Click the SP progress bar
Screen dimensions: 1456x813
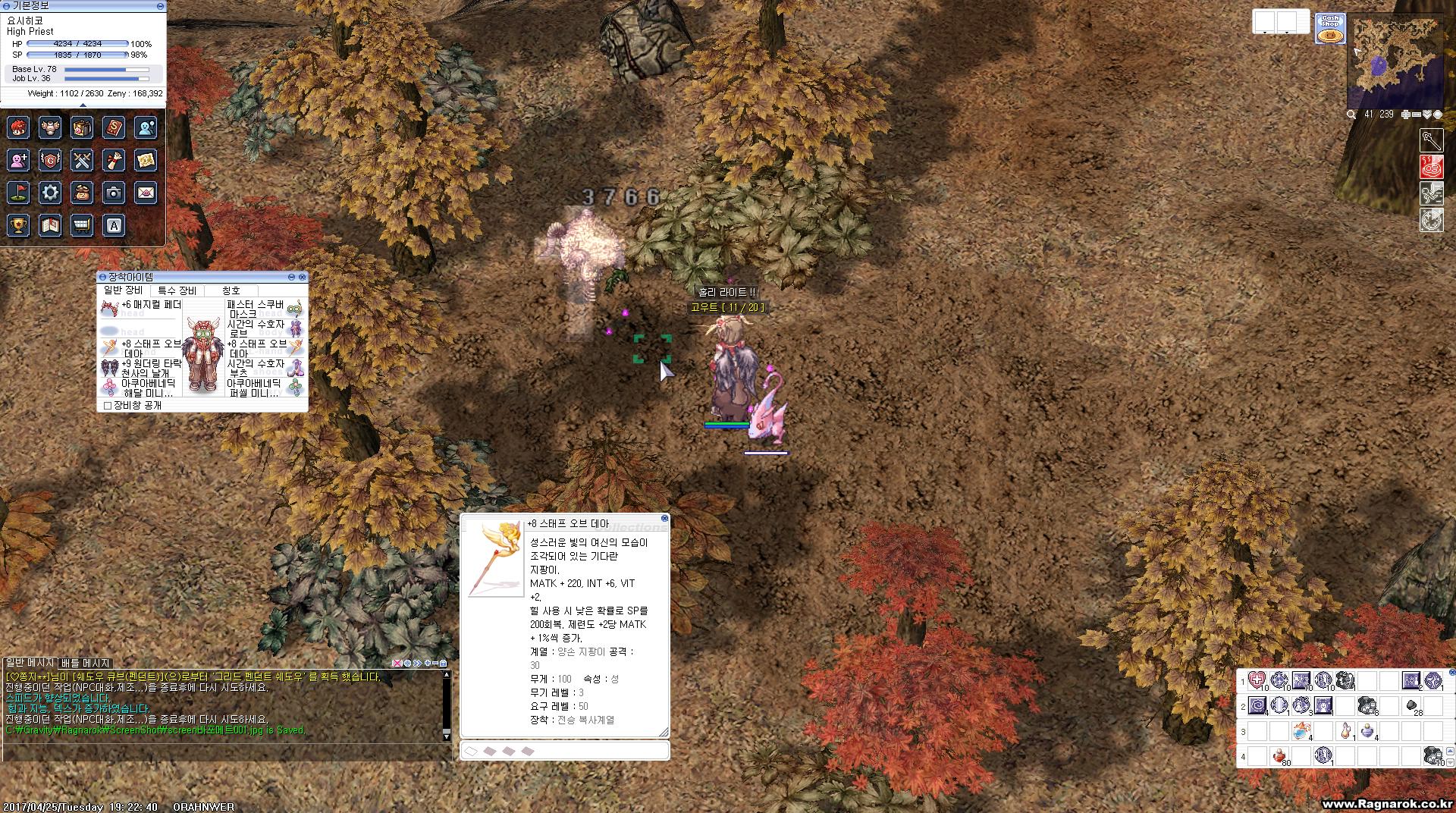(76, 55)
